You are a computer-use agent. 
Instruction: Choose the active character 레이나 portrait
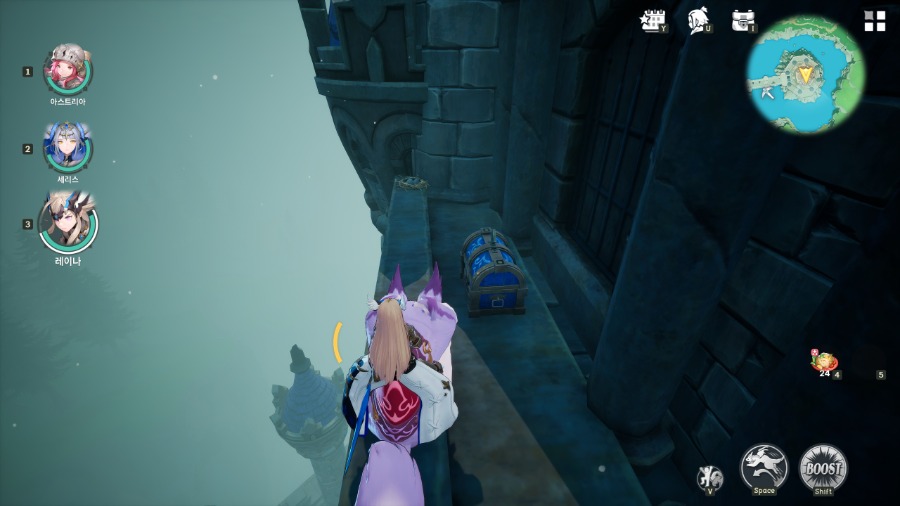[68, 222]
